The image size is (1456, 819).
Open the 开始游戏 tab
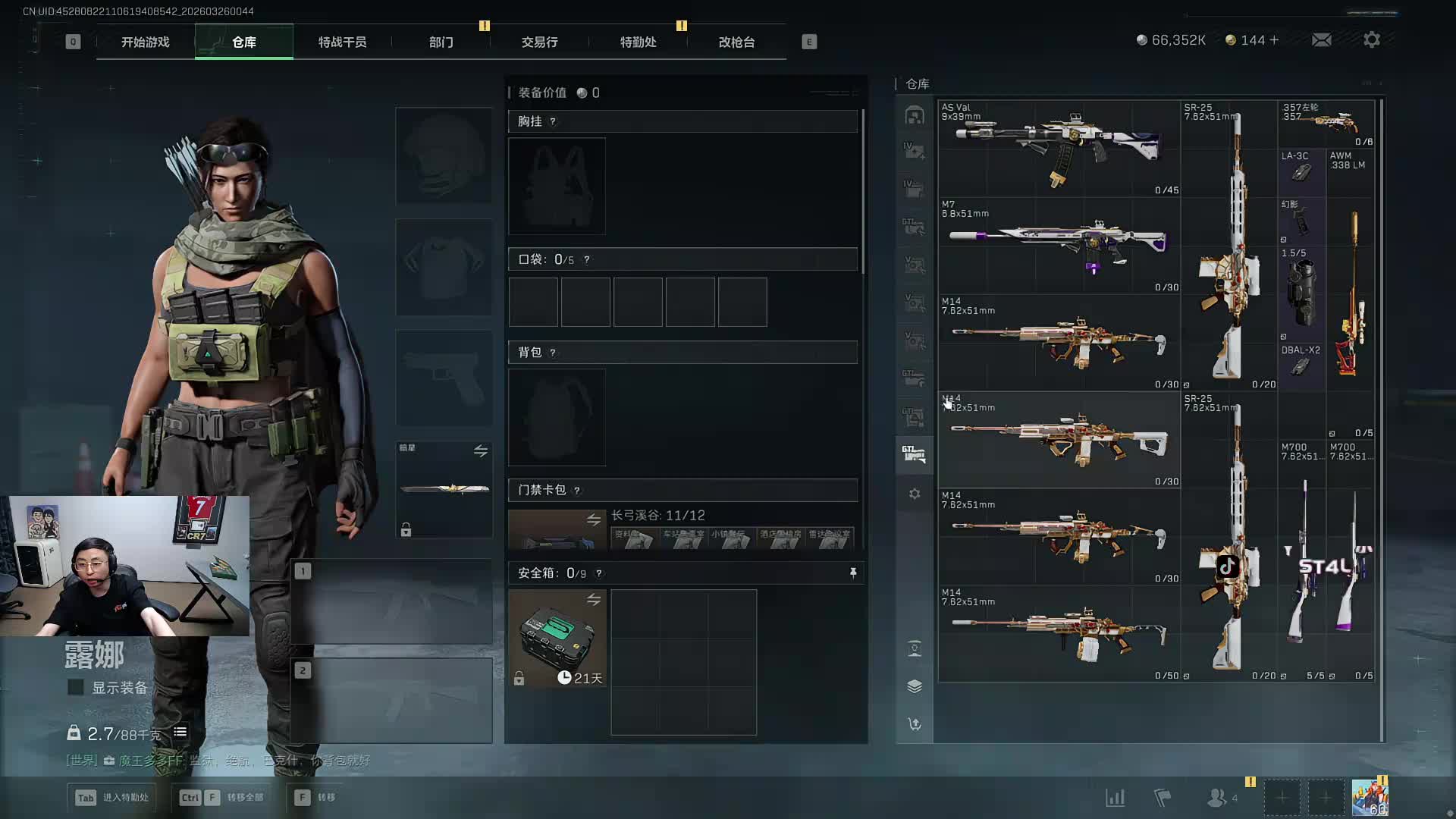pos(145,42)
